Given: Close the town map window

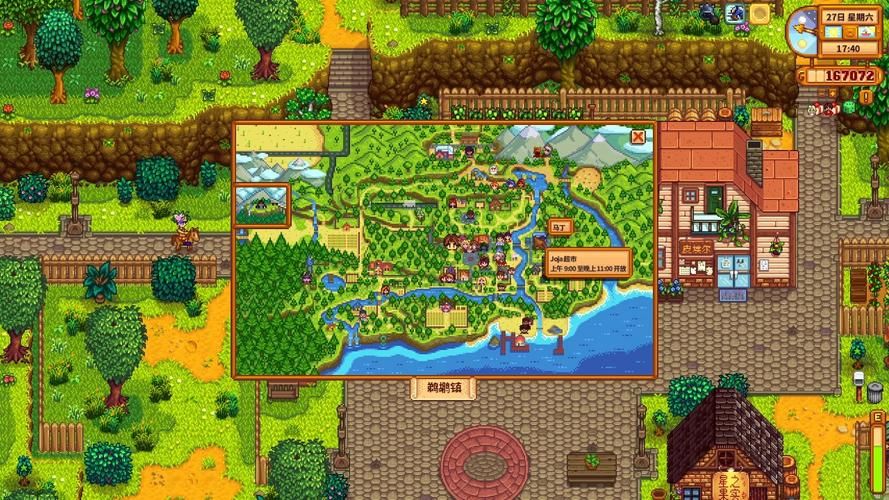Looking at the screenshot, I should coord(638,137).
